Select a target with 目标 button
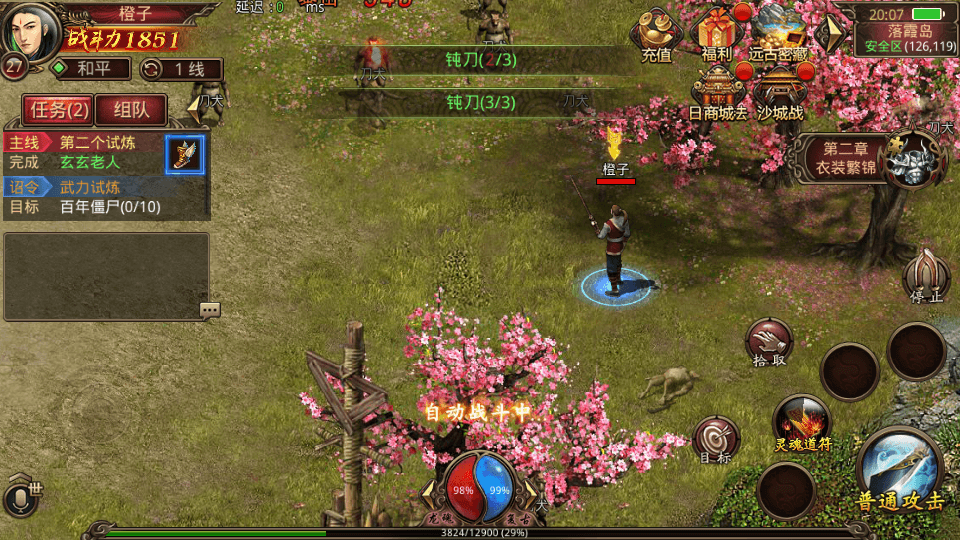This screenshot has height=540, width=960. coord(716,439)
